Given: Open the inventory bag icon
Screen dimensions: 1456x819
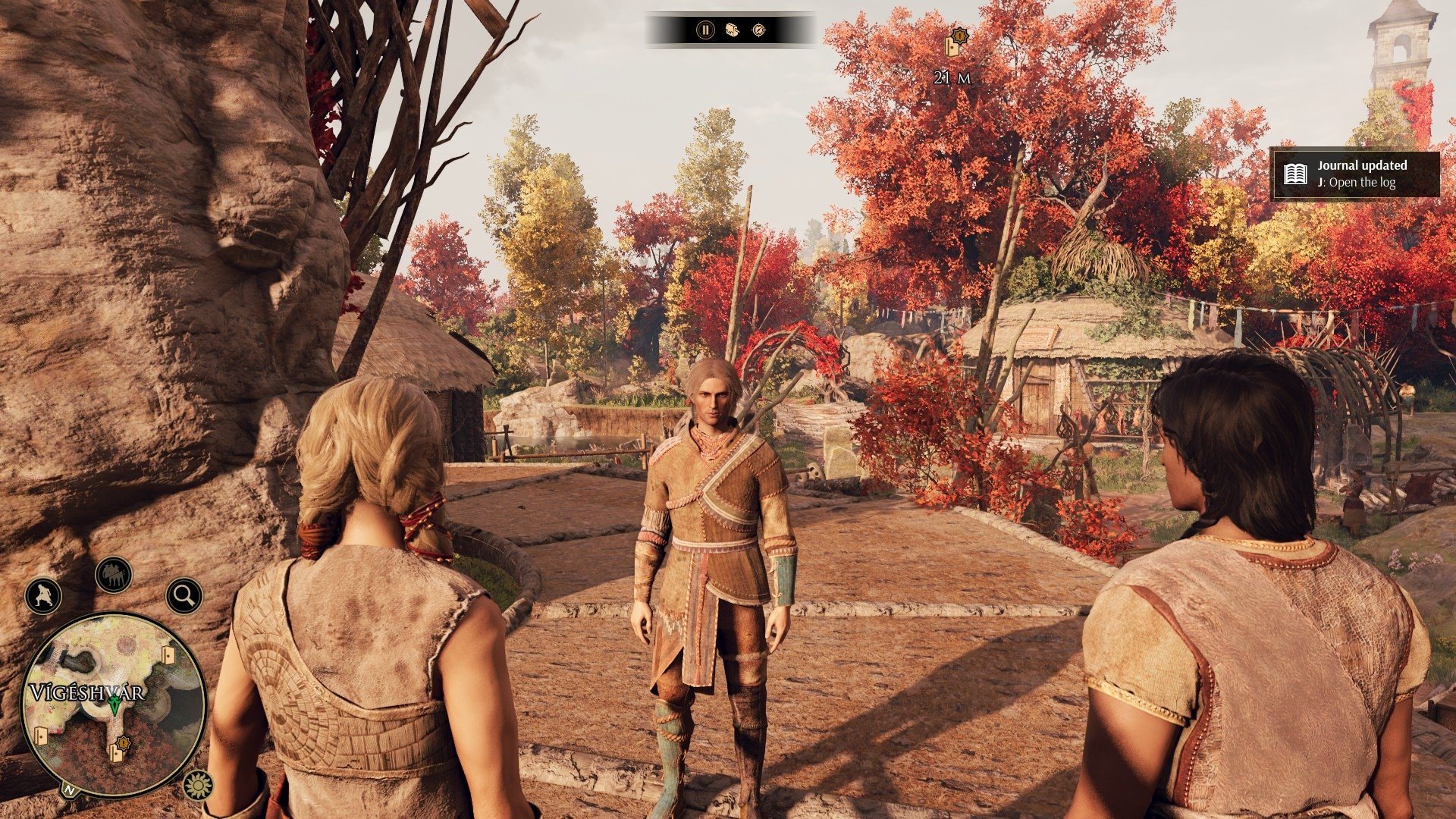Looking at the screenshot, I should tap(732, 30).
